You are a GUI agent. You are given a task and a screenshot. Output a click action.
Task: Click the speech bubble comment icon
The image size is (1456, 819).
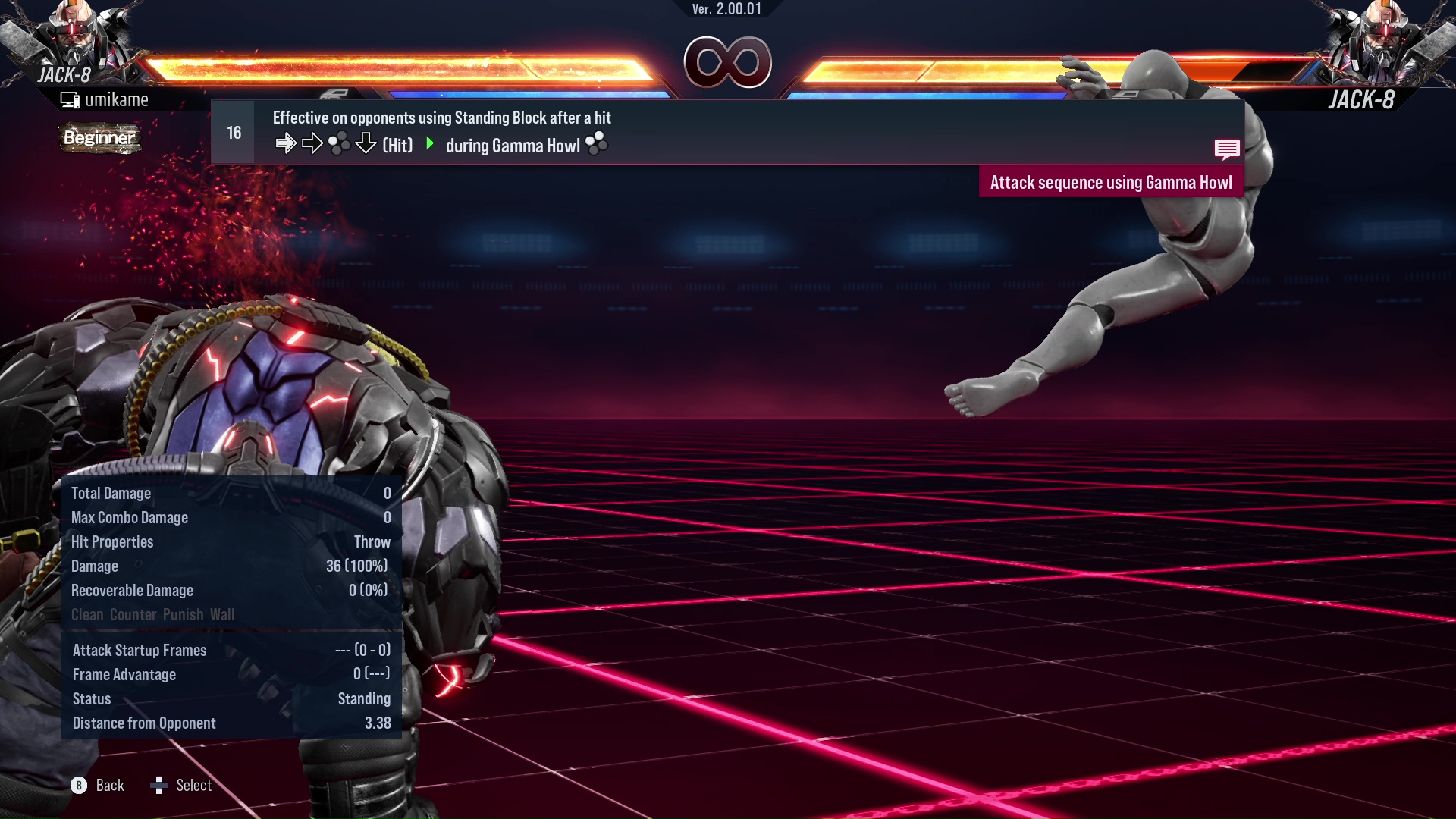coord(1227,149)
